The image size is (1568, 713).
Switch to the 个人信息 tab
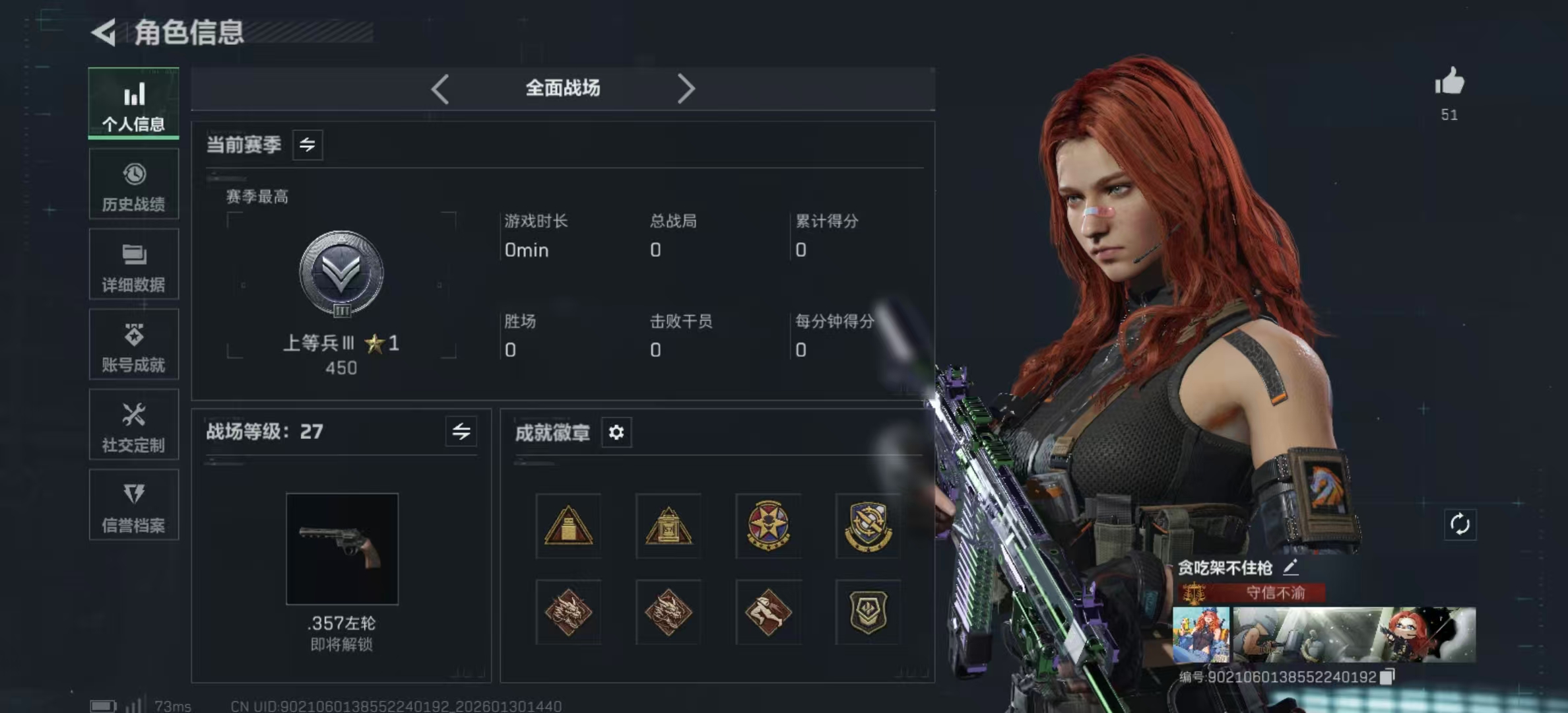(134, 104)
